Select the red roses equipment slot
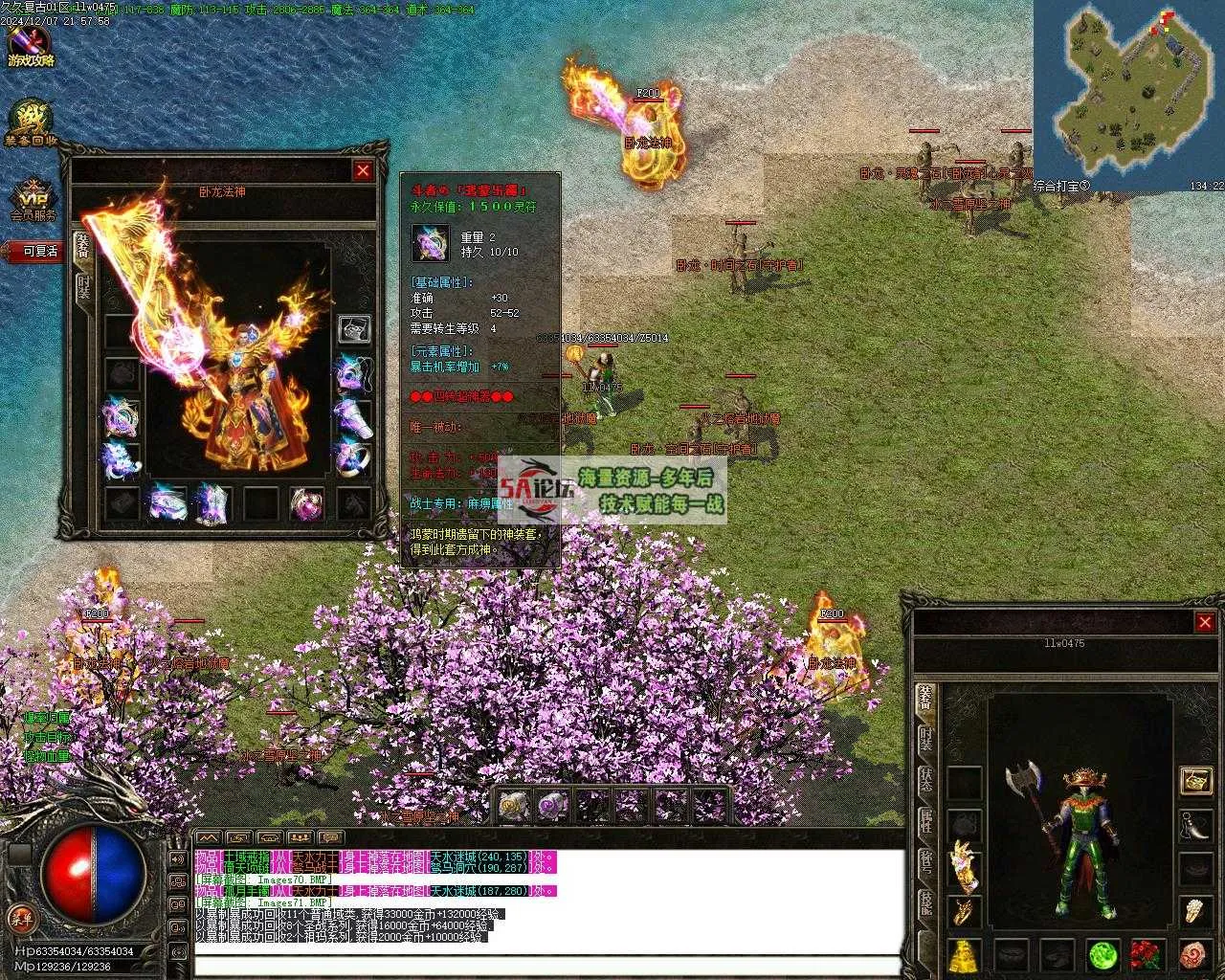 pos(1147,954)
